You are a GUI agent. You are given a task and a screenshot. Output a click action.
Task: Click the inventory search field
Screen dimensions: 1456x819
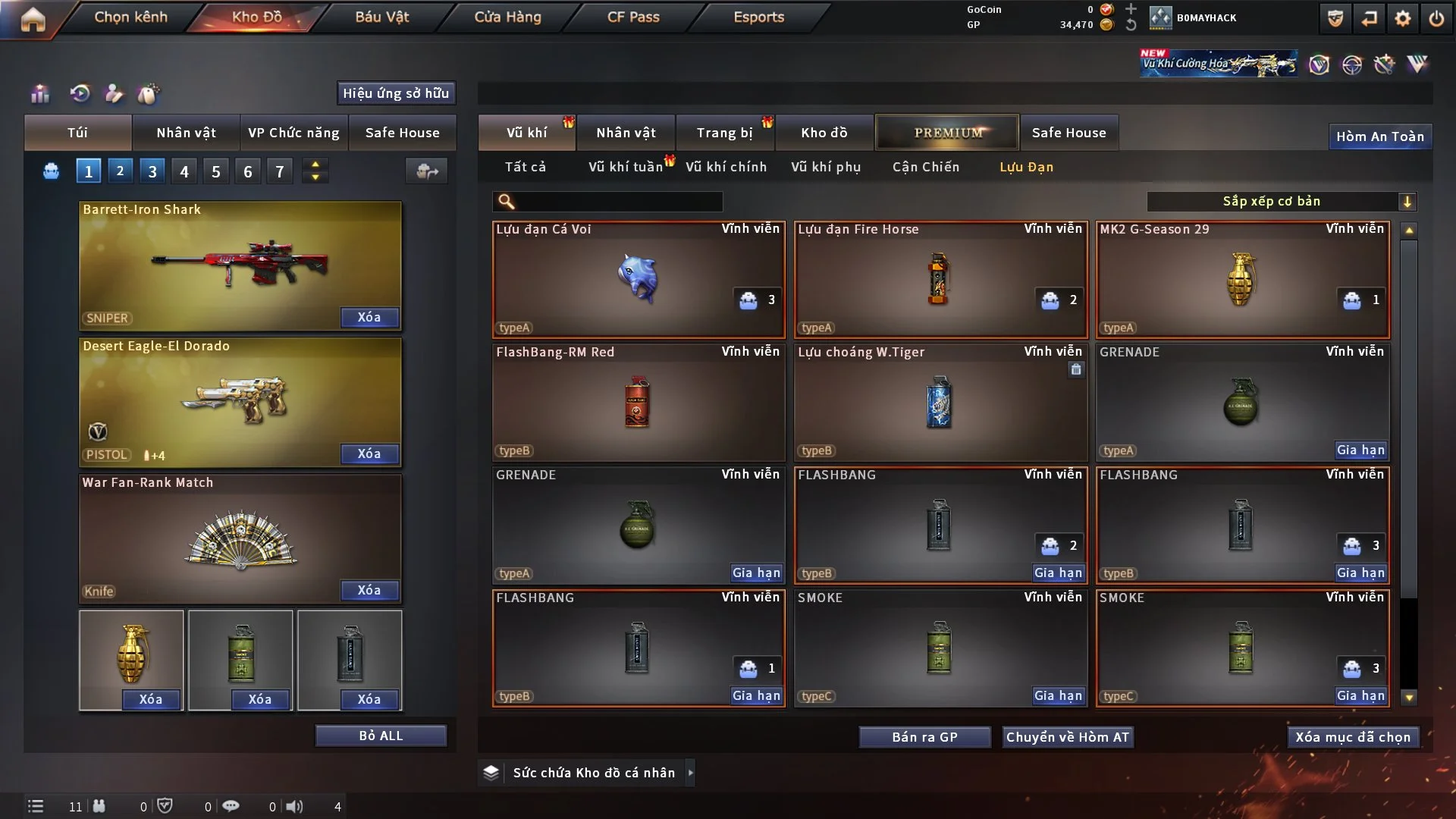[x=618, y=201]
